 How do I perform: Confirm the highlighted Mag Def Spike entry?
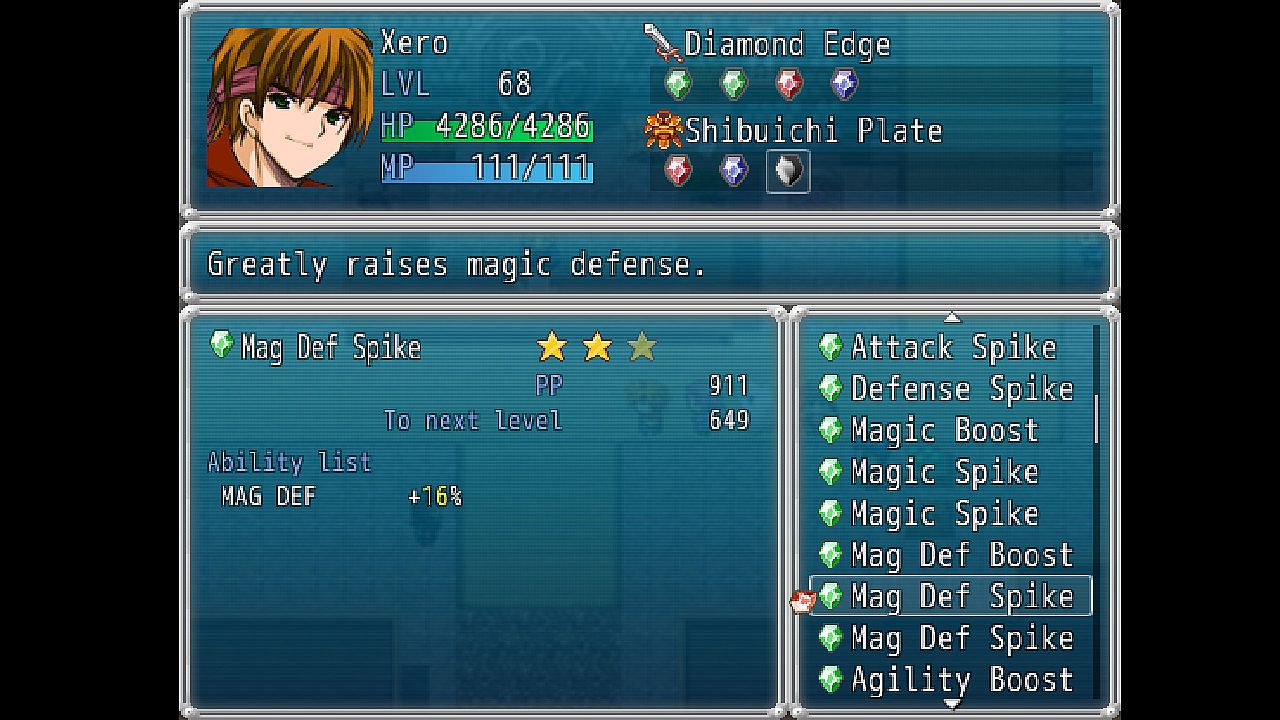click(x=960, y=597)
